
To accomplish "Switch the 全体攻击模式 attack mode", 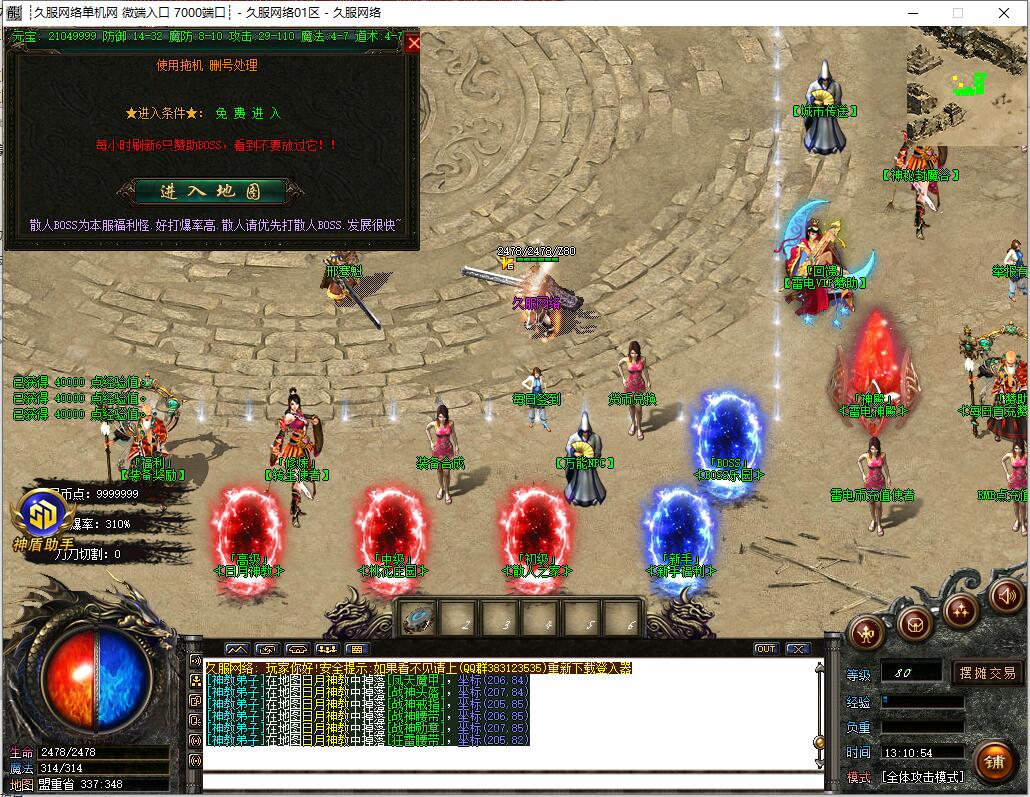I will click(919, 777).
